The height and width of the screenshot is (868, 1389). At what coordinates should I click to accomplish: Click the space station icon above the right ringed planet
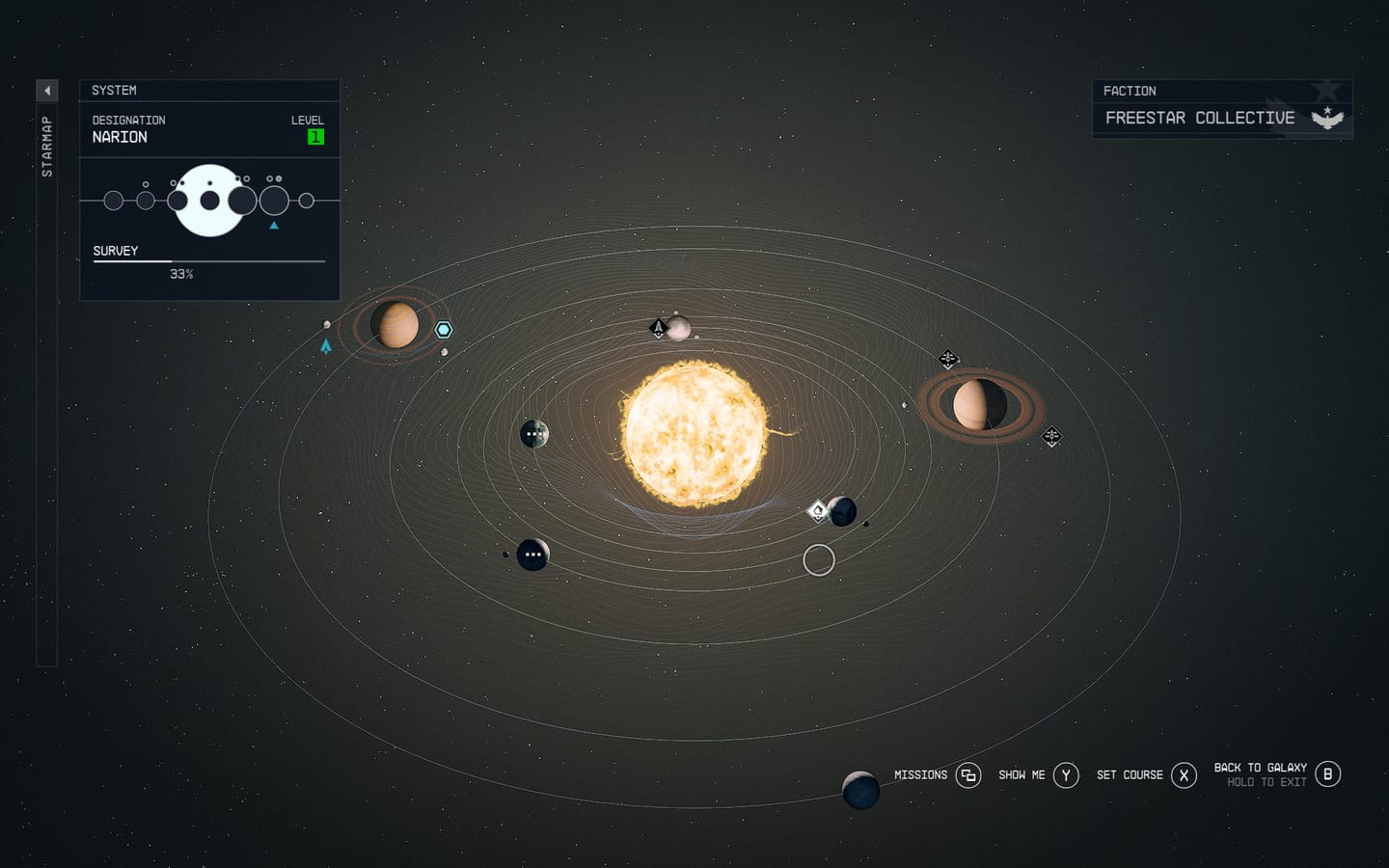(947, 358)
